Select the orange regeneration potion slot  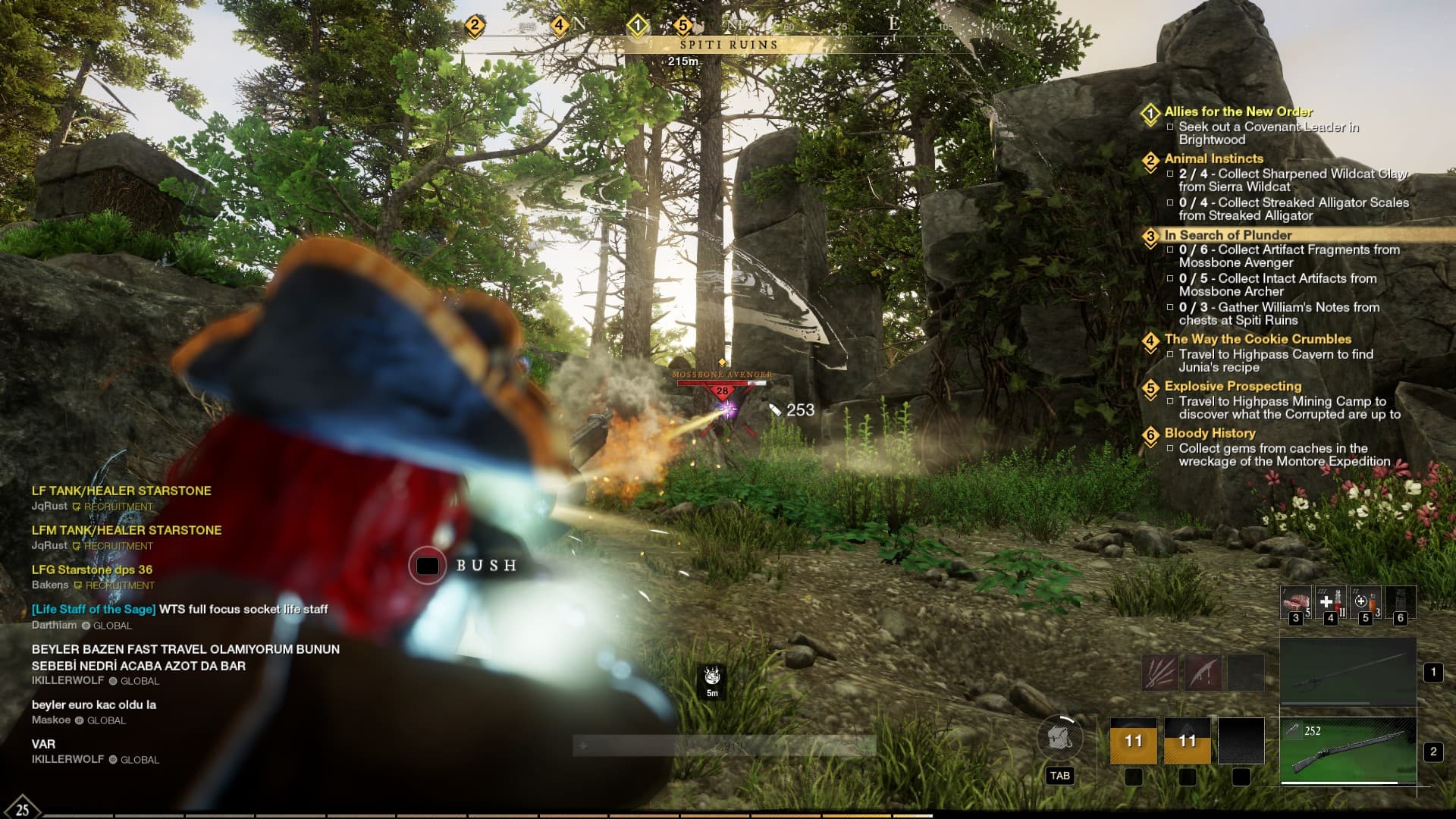pos(1365,601)
